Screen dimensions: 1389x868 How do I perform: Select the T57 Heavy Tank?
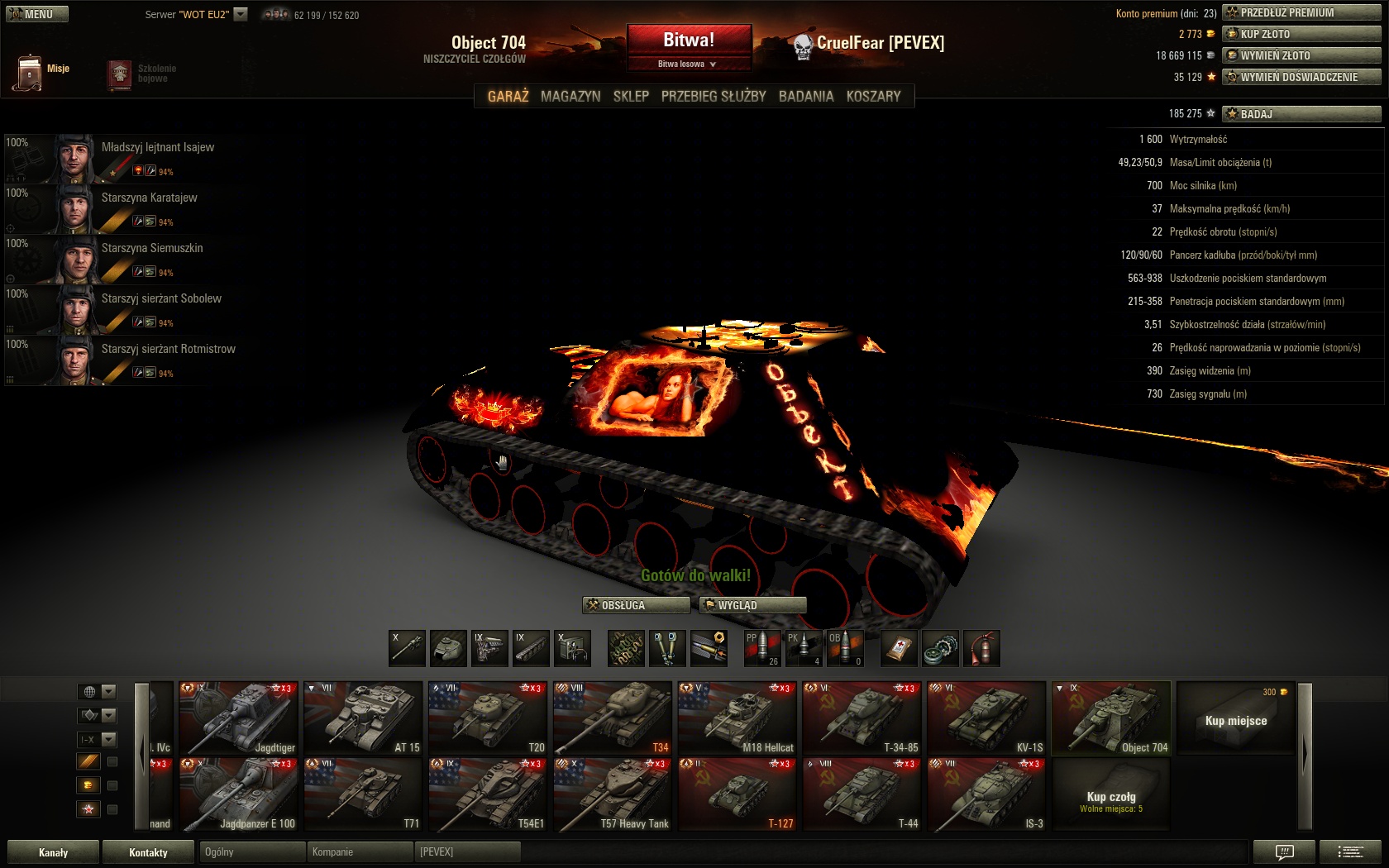click(613, 794)
